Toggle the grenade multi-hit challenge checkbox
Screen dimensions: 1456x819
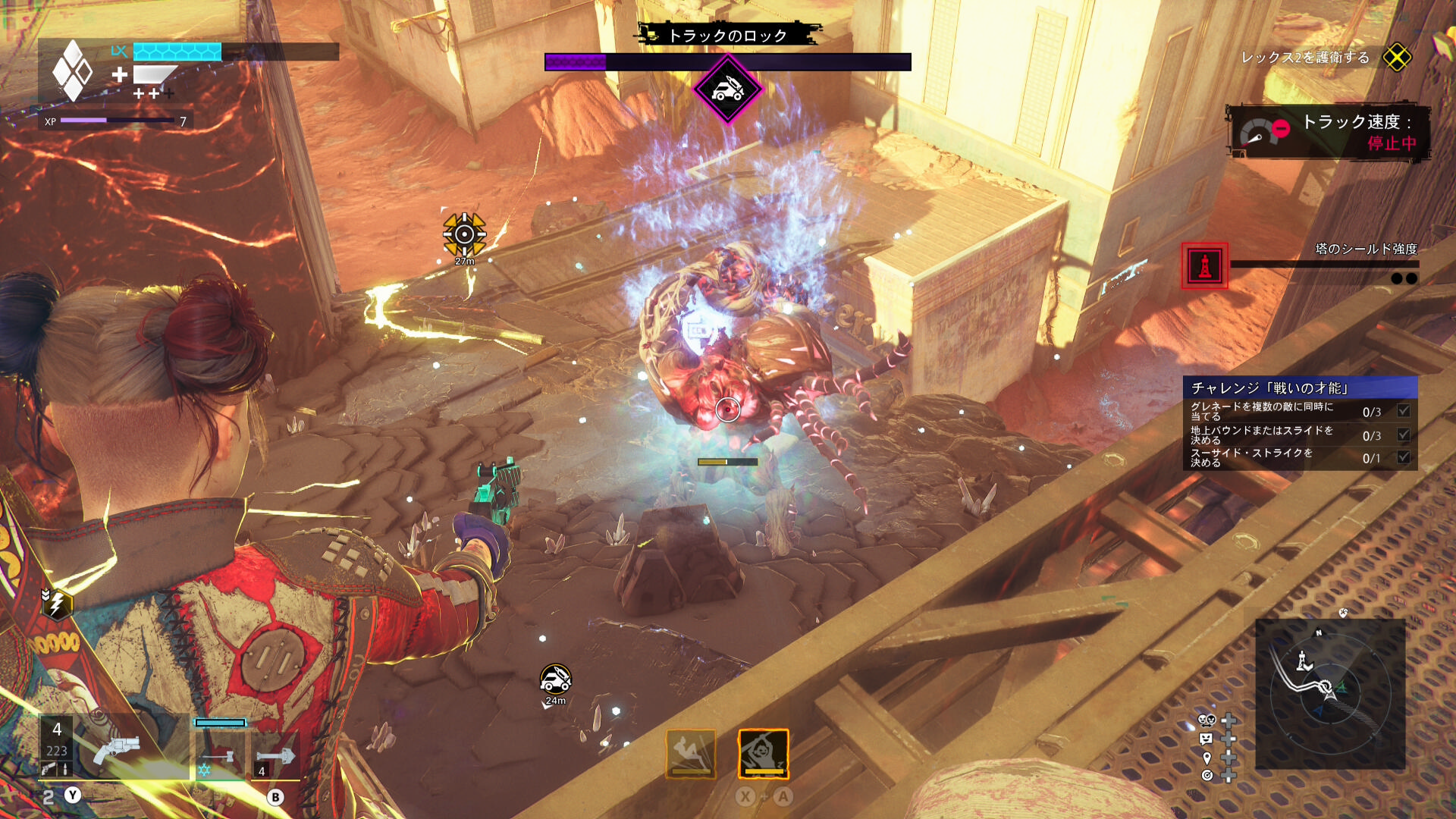coord(1404,411)
